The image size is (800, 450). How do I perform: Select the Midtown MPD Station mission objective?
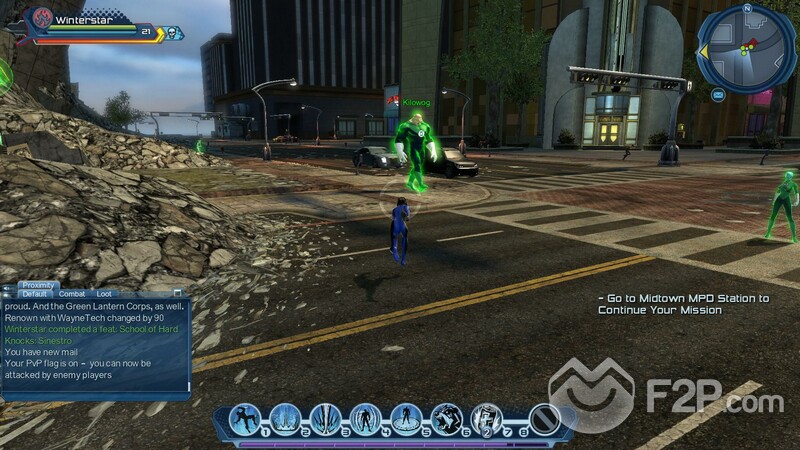point(682,304)
